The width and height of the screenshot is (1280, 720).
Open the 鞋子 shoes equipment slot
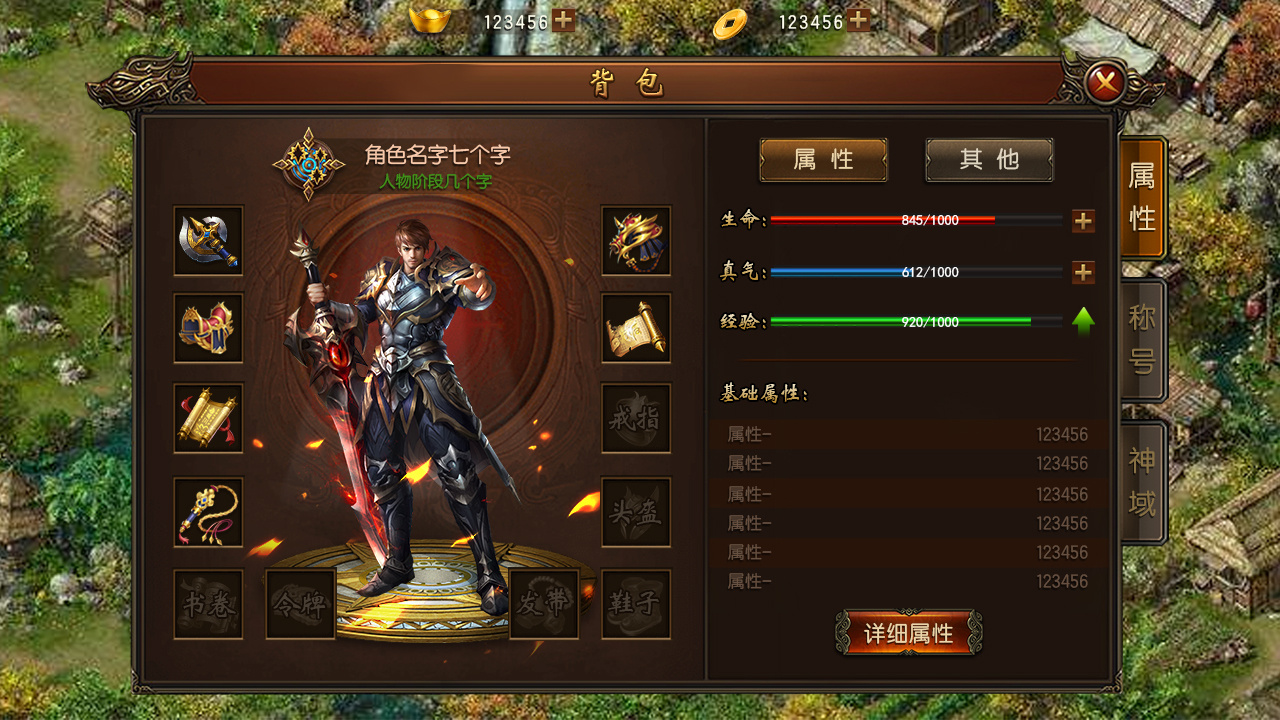637,600
